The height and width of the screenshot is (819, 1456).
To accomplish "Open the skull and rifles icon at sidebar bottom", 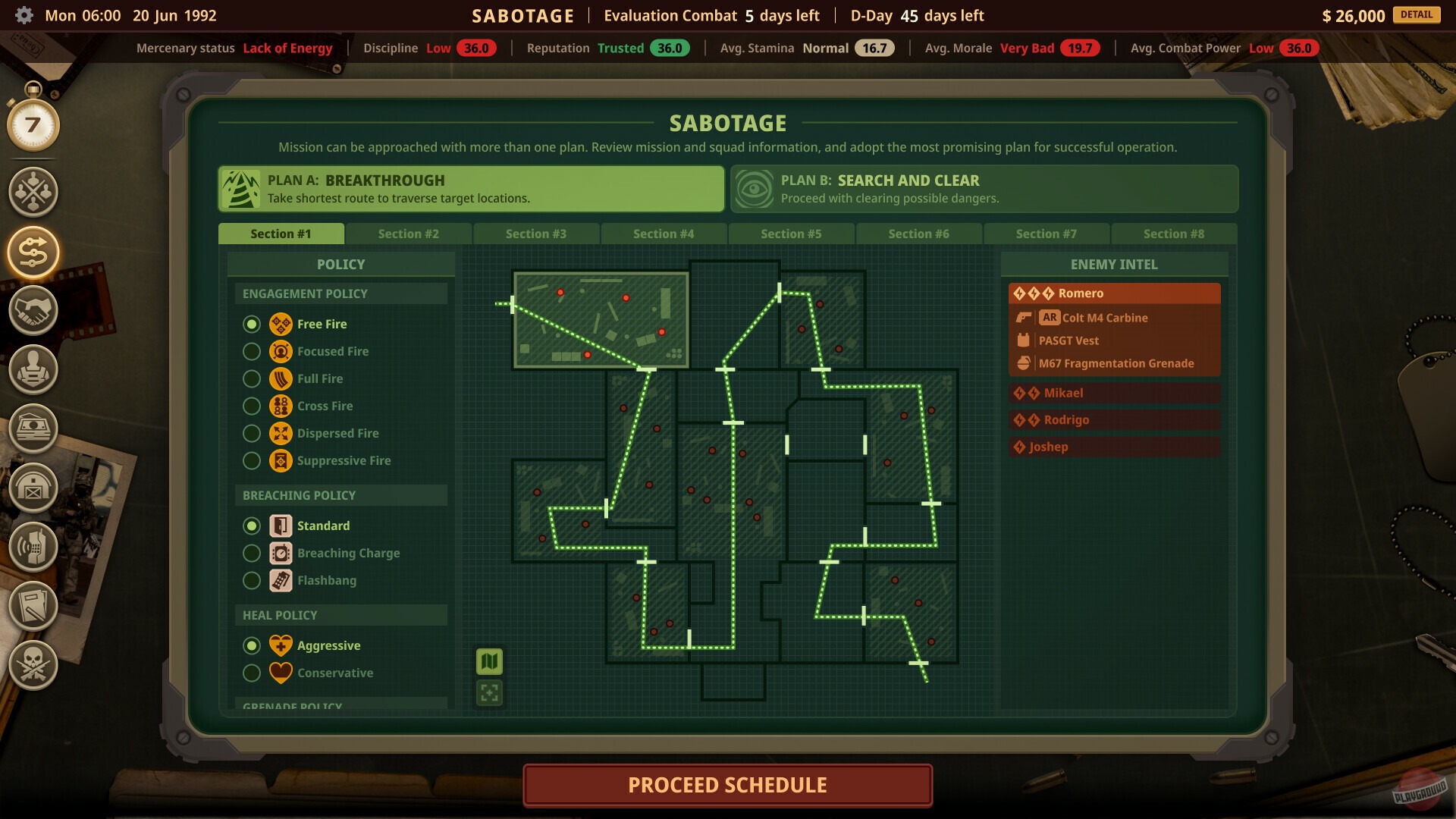I will [x=33, y=666].
